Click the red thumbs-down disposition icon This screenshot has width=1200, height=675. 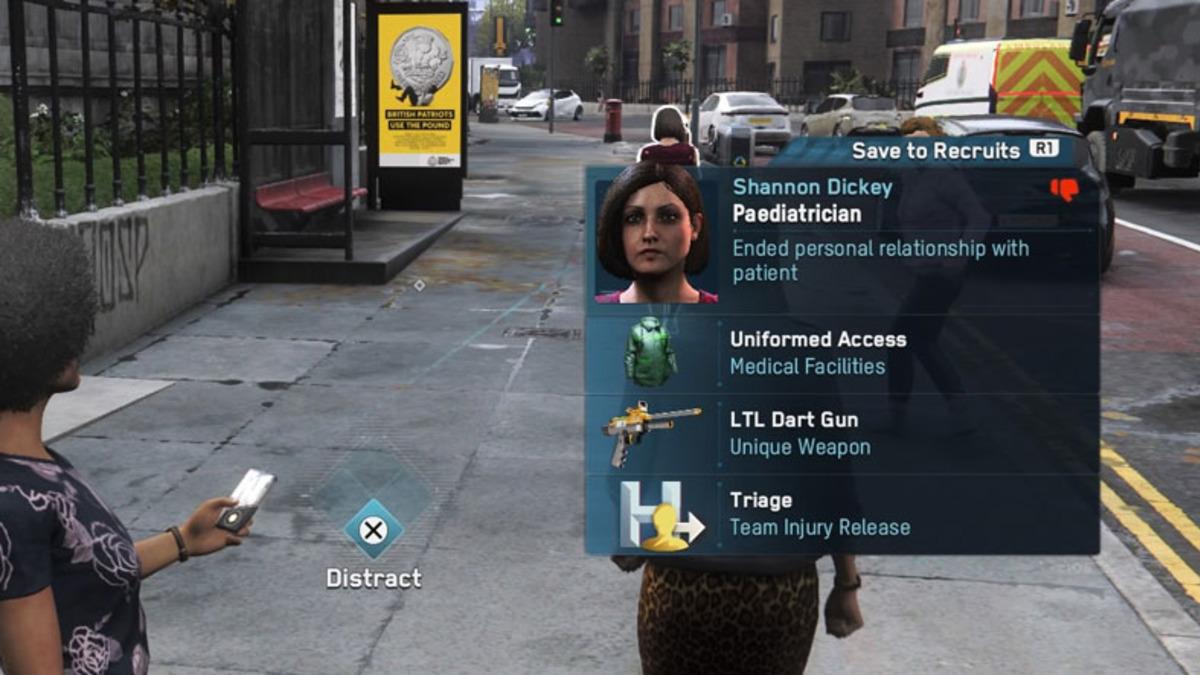(x=1064, y=189)
